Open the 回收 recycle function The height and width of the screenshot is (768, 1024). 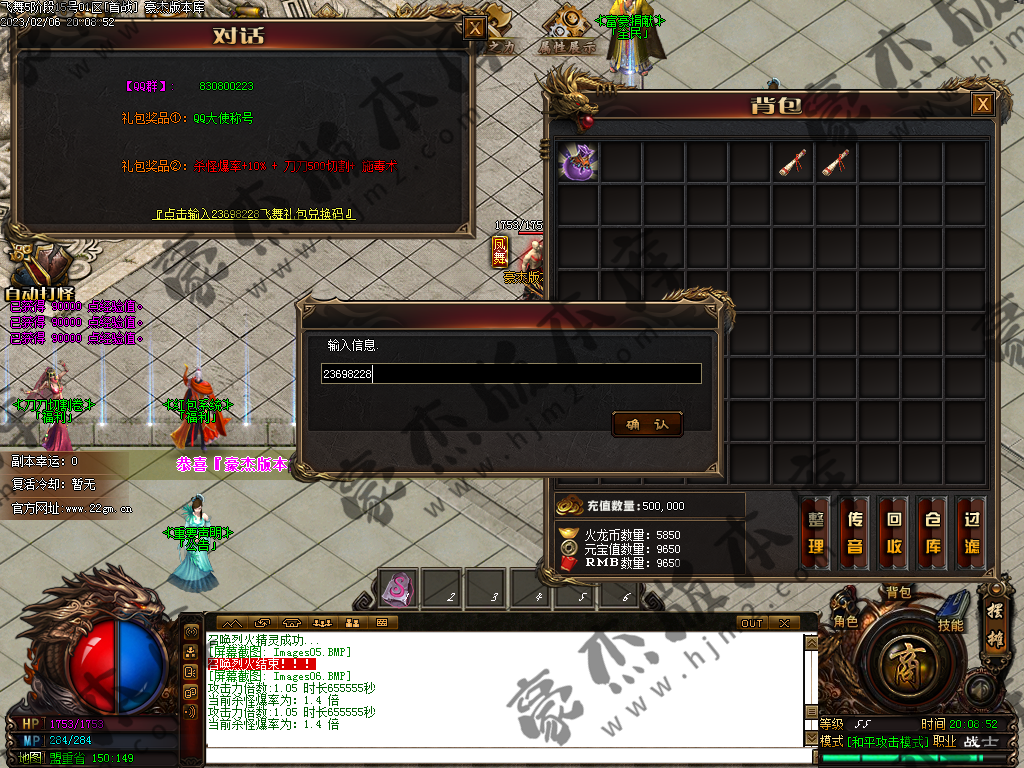click(894, 533)
